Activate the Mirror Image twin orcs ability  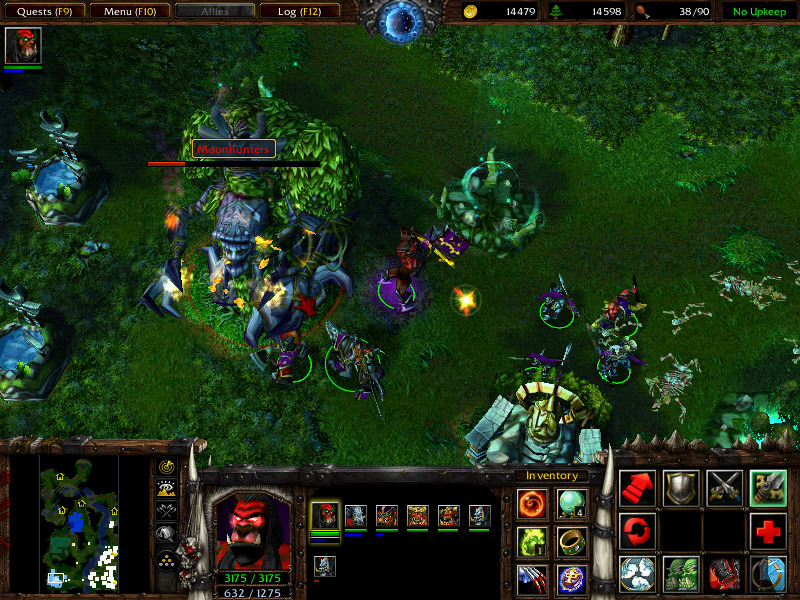(681, 574)
